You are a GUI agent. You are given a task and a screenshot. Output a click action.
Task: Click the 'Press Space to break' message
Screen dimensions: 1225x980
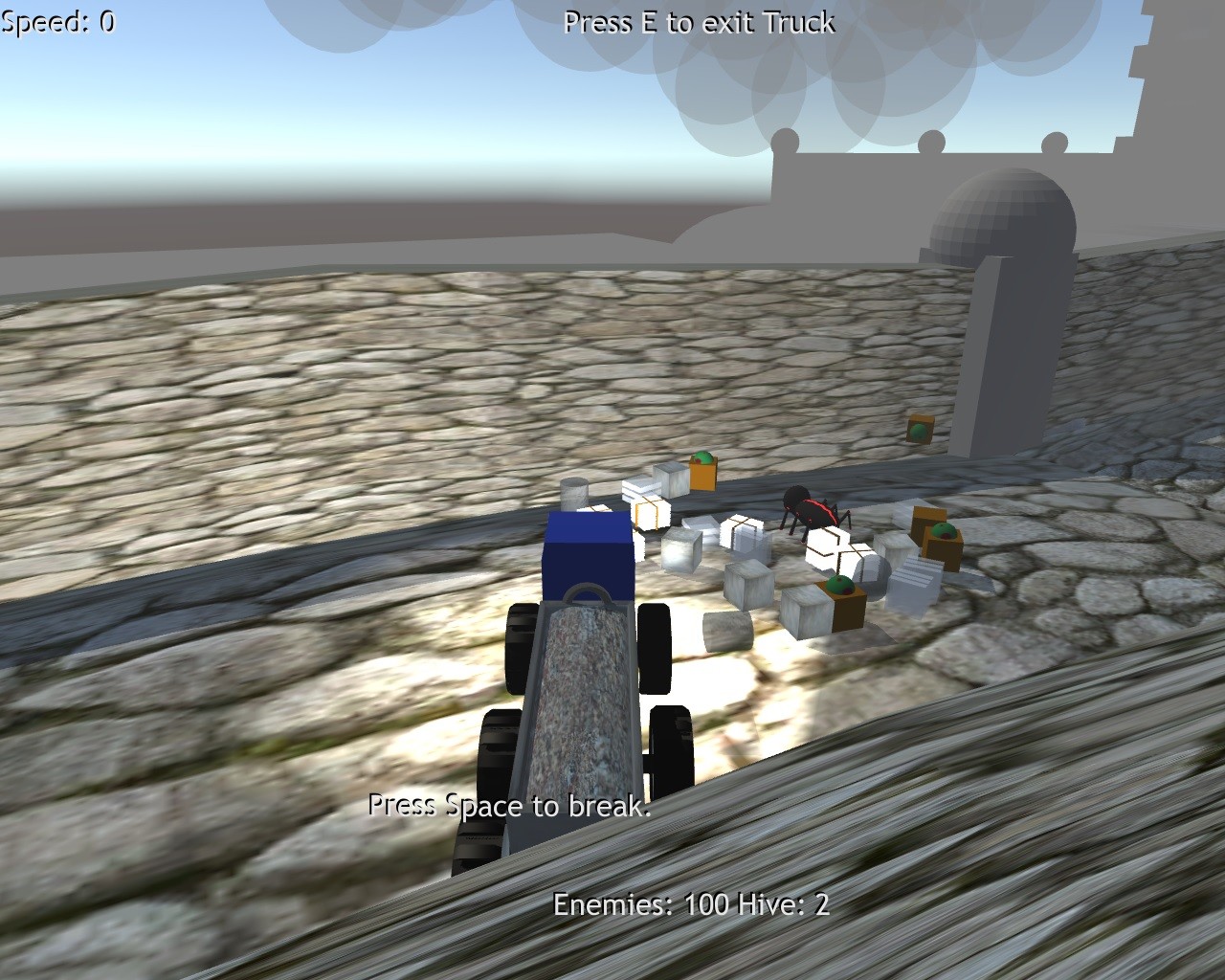509,807
